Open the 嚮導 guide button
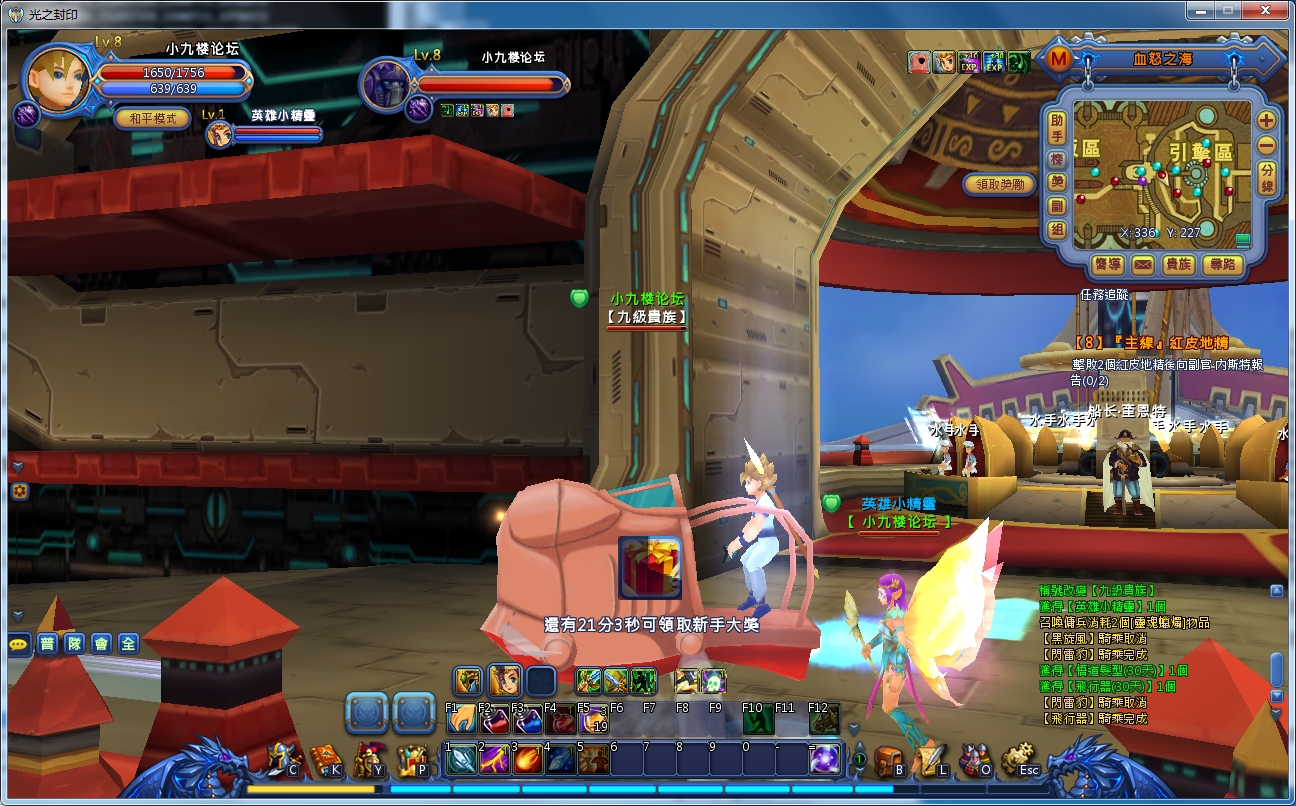Image resolution: width=1296 pixels, height=806 pixels. (x=1107, y=265)
